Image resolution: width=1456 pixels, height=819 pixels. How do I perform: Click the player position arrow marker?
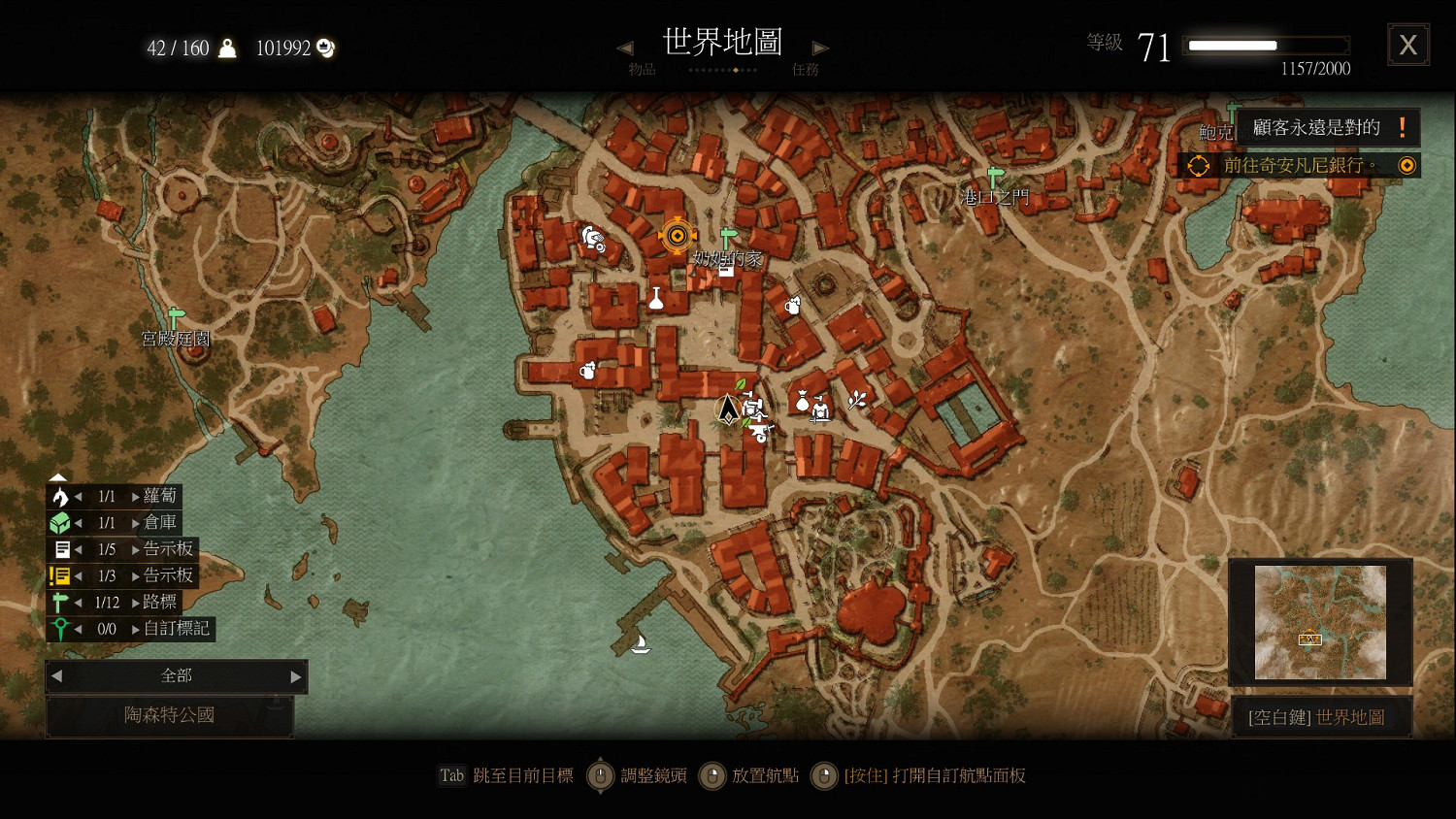point(728,410)
